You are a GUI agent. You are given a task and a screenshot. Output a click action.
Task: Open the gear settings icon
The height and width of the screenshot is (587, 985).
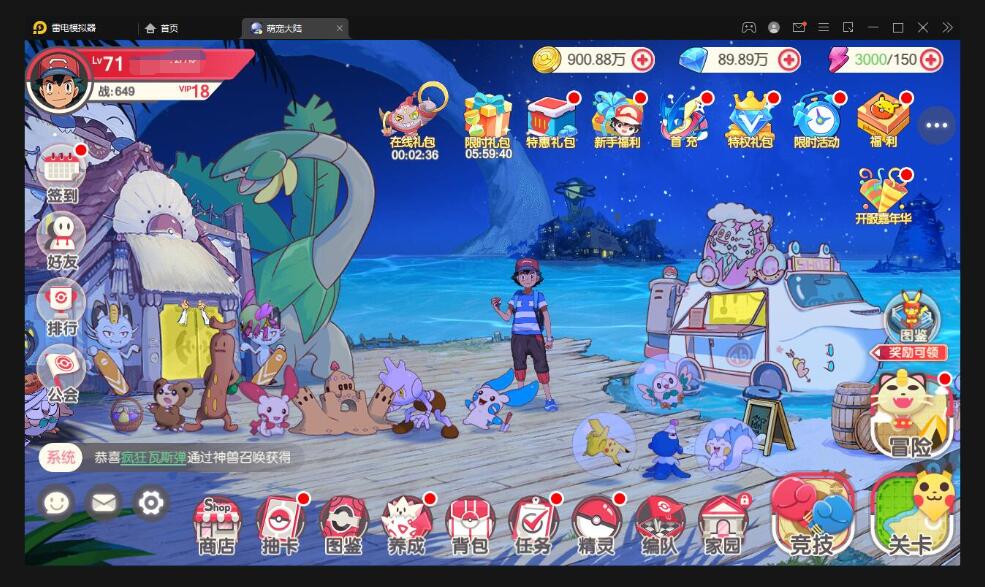click(151, 502)
